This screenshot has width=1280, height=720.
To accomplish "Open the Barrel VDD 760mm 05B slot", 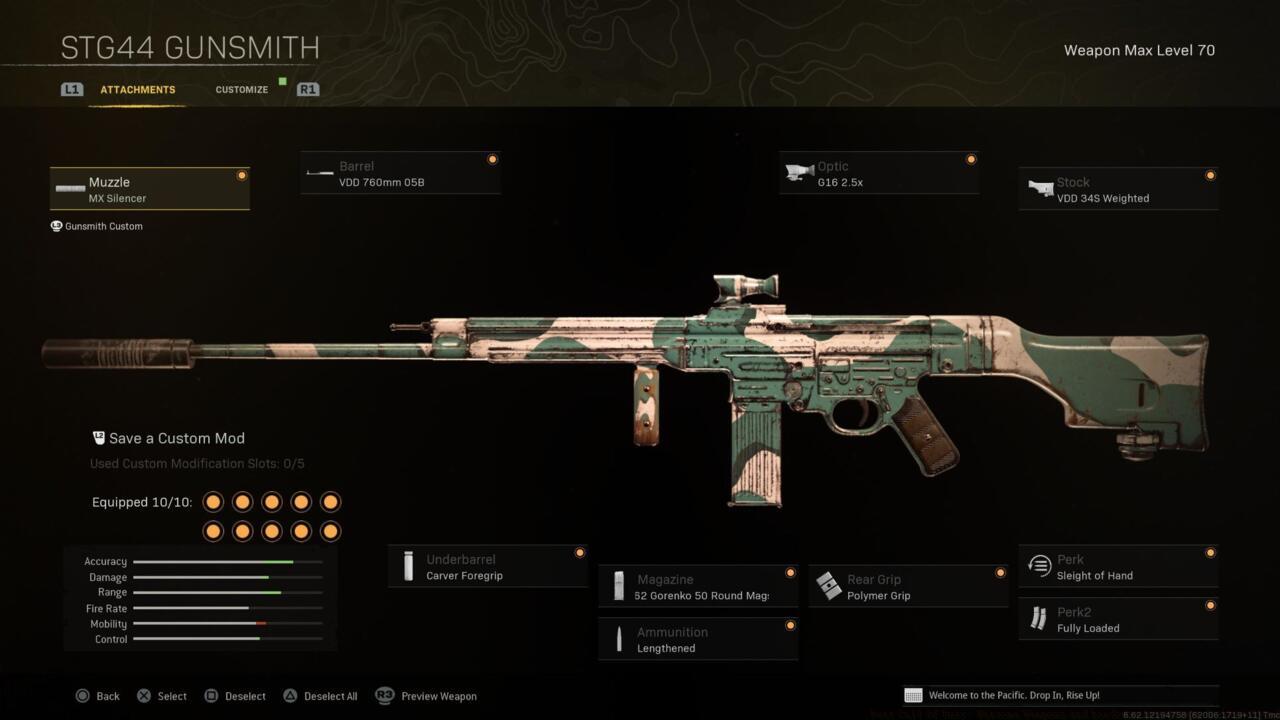I will [400, 174].
